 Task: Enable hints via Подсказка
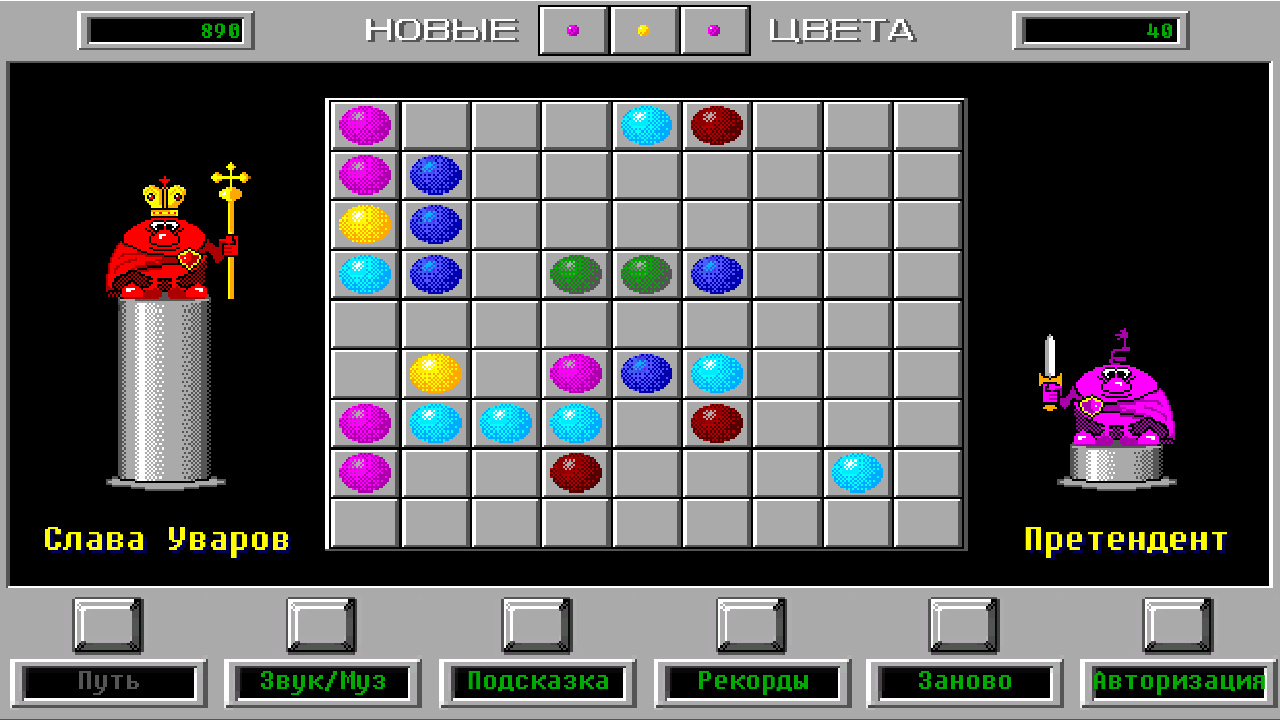click(x=537, y=682)
